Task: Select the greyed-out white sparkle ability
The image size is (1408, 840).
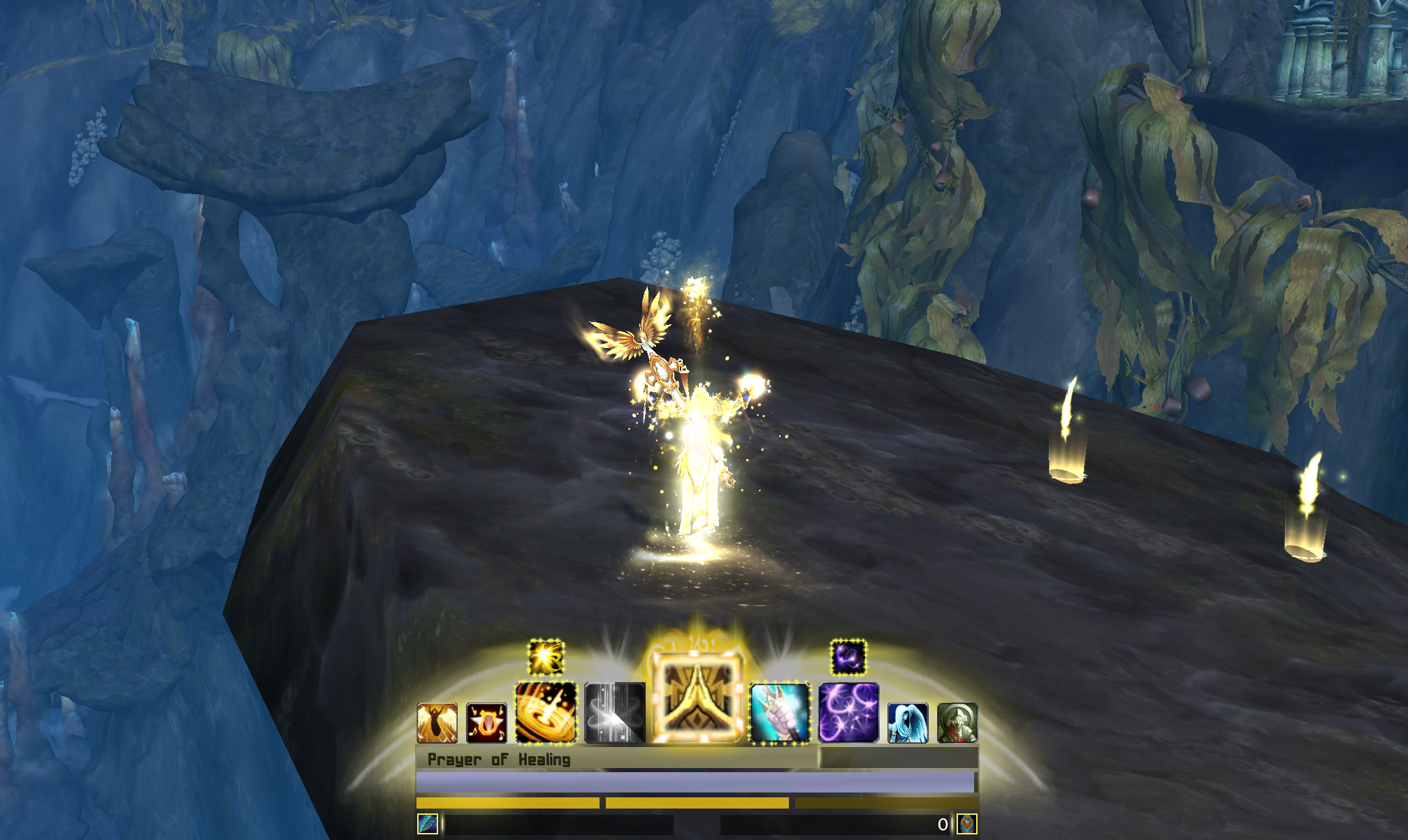Action: (x=614, y=712)
